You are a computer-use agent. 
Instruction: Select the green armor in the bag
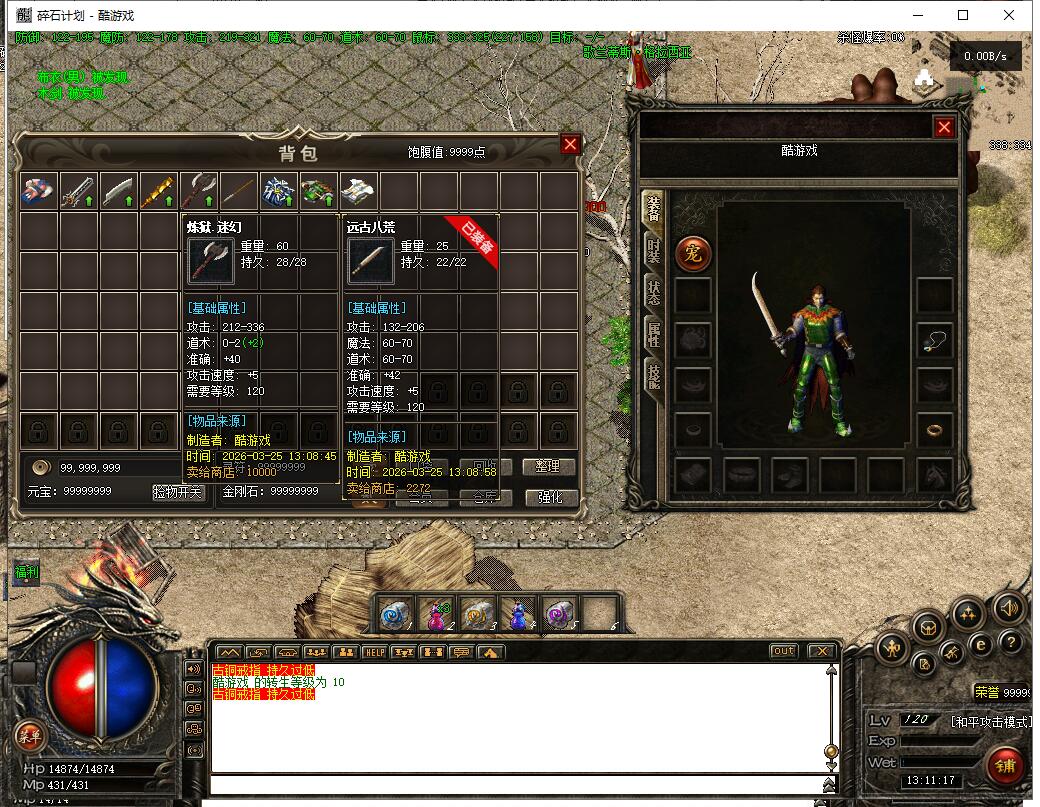pyautogui.click(x=319, y=191)
